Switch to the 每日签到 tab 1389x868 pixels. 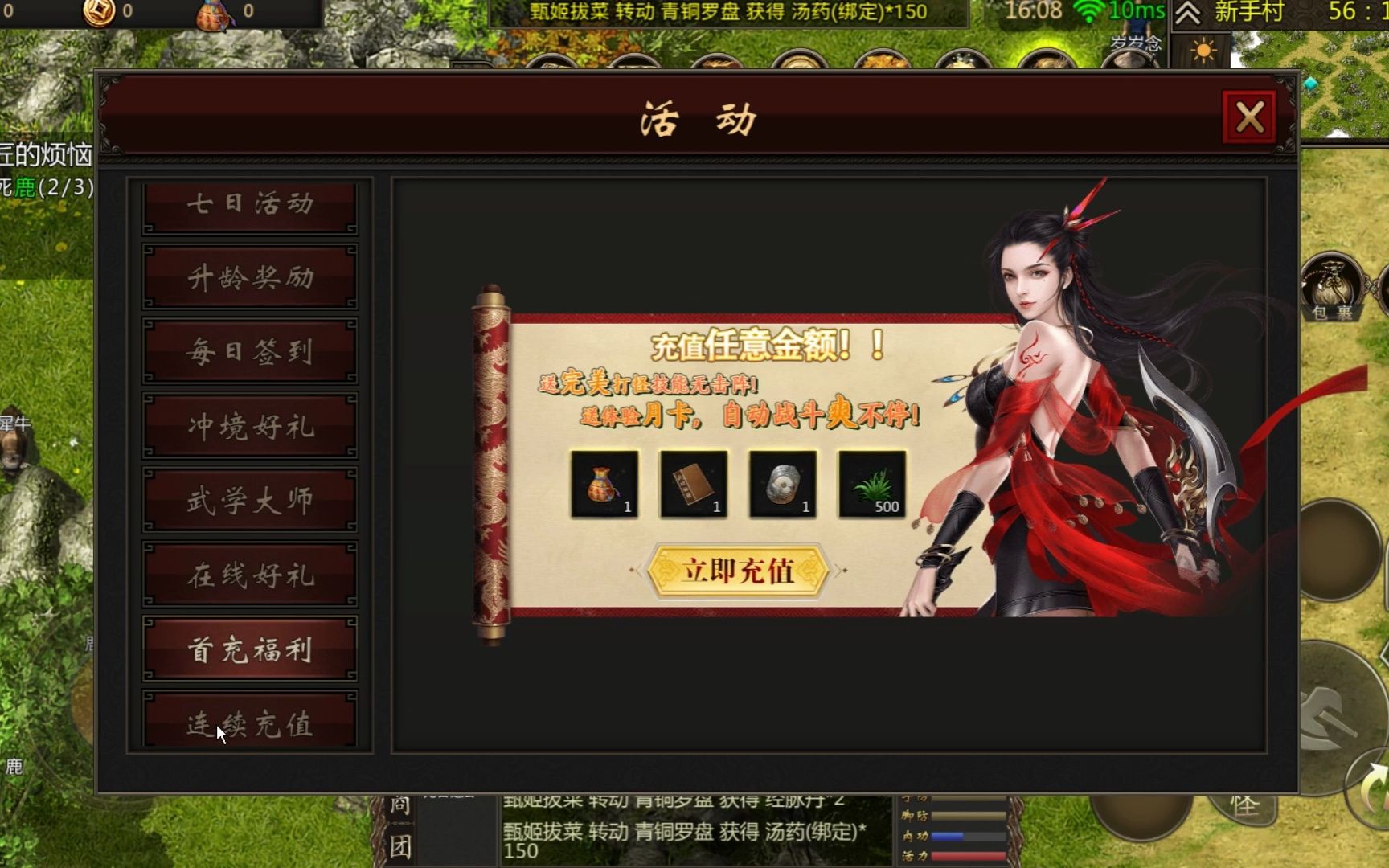[x=249, y=350]
